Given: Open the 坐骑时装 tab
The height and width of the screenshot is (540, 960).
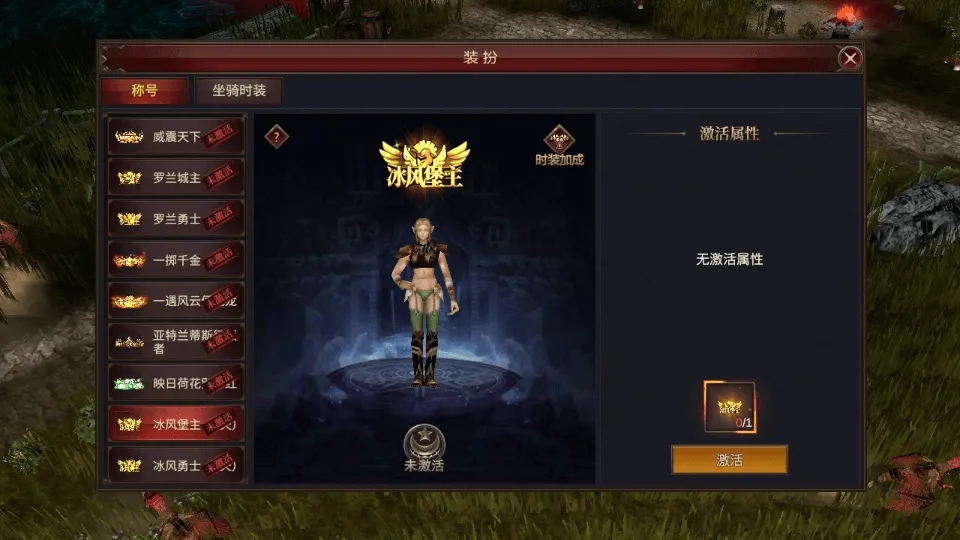Looking at the screenshot, I should pos(238,91).
